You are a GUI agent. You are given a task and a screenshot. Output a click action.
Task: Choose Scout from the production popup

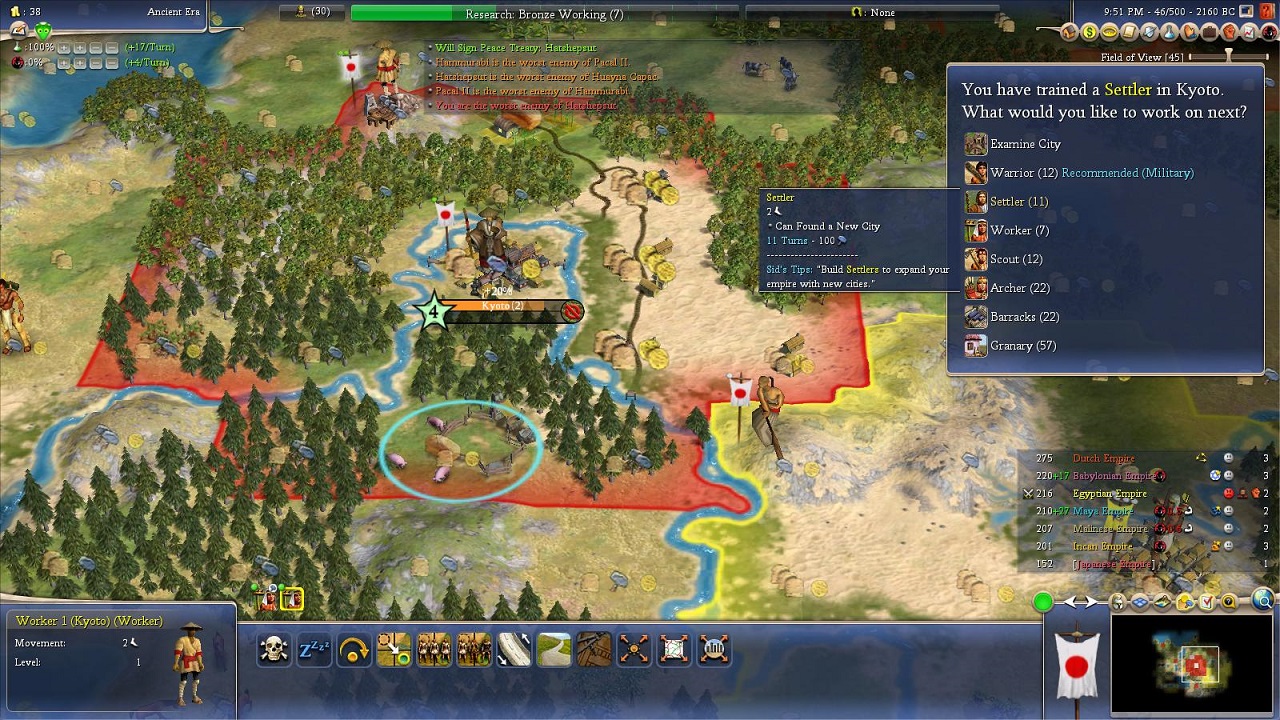pyautogui.click(x=1015, y=260)
